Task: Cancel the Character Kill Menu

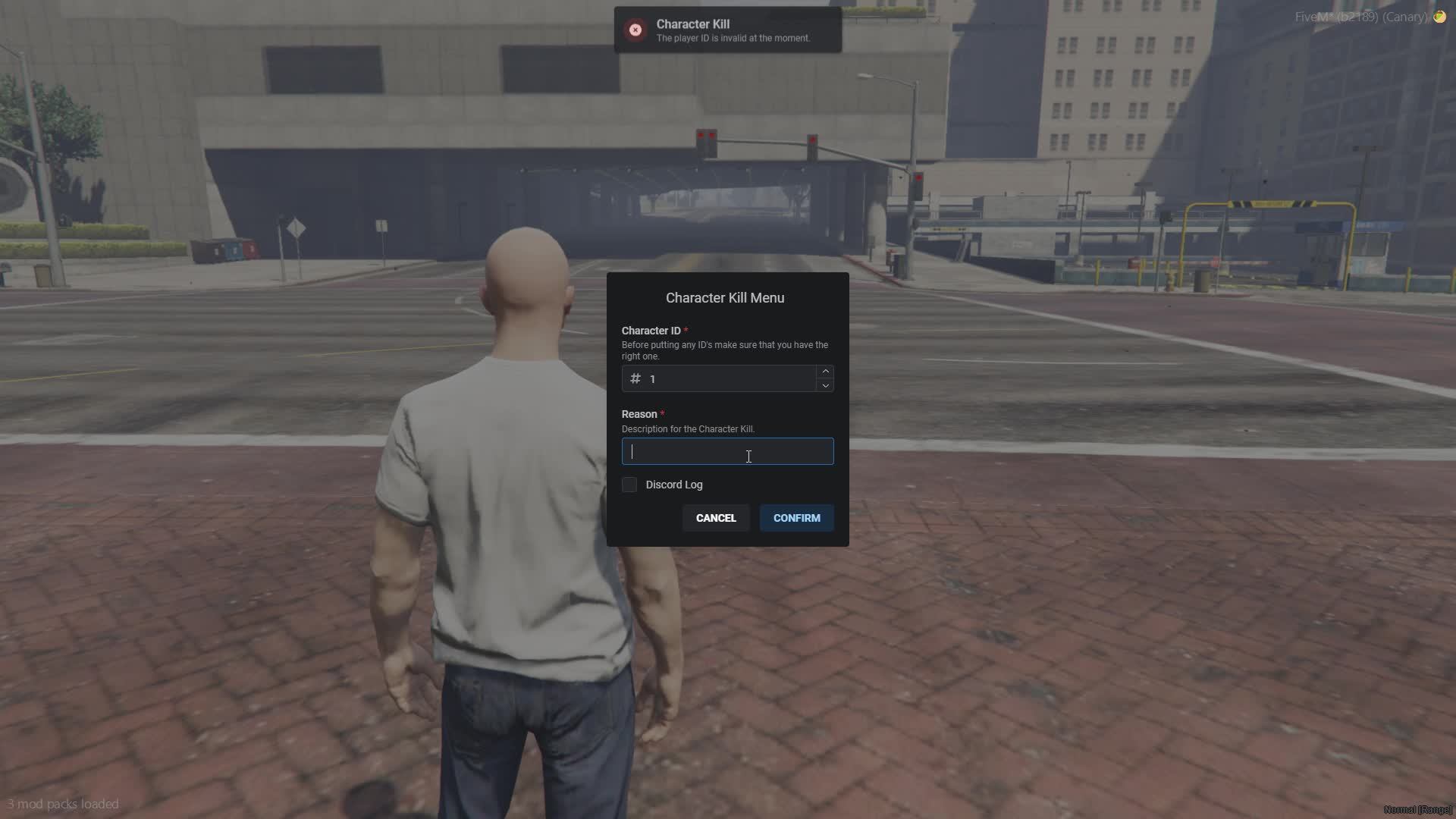Action: [x=716, y=518]
